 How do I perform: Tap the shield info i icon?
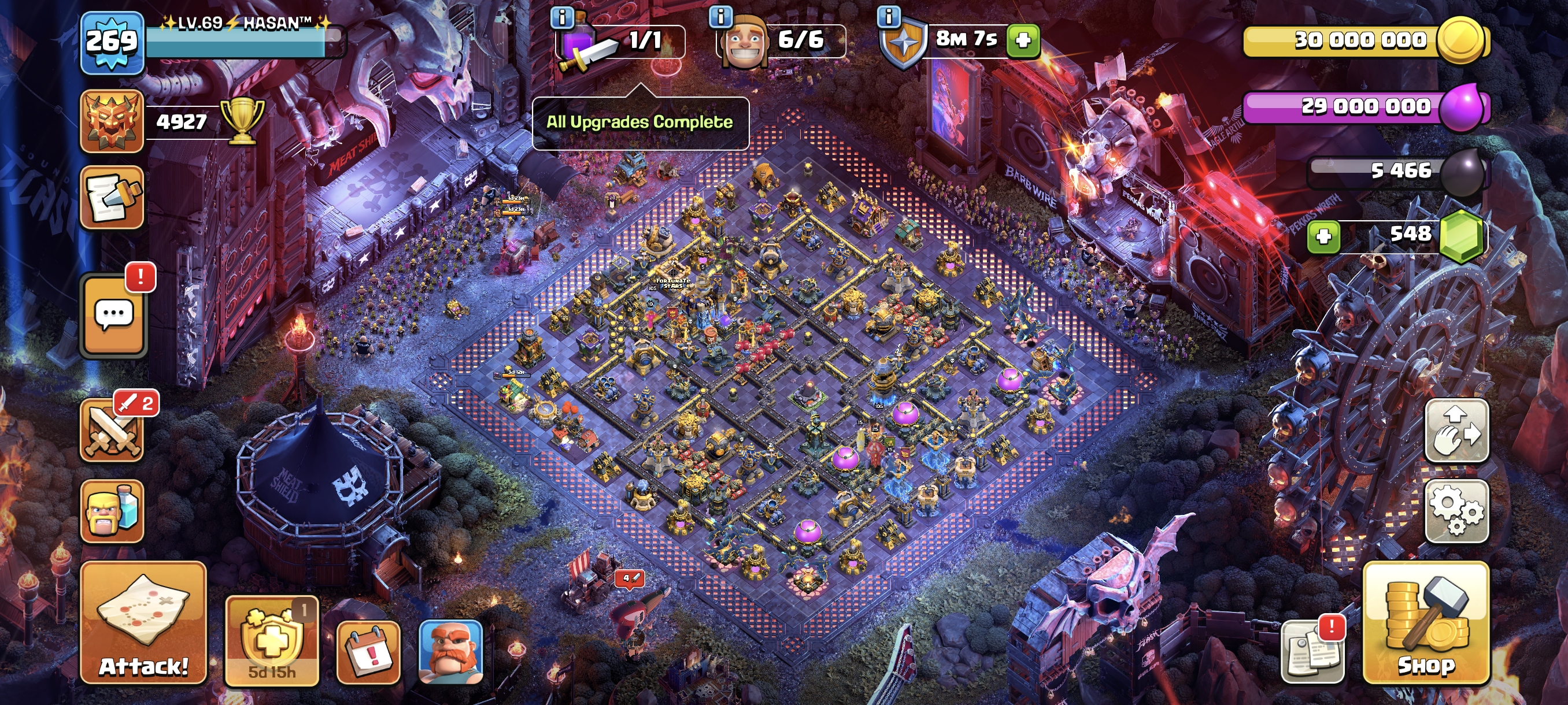(x=889, y=17)
